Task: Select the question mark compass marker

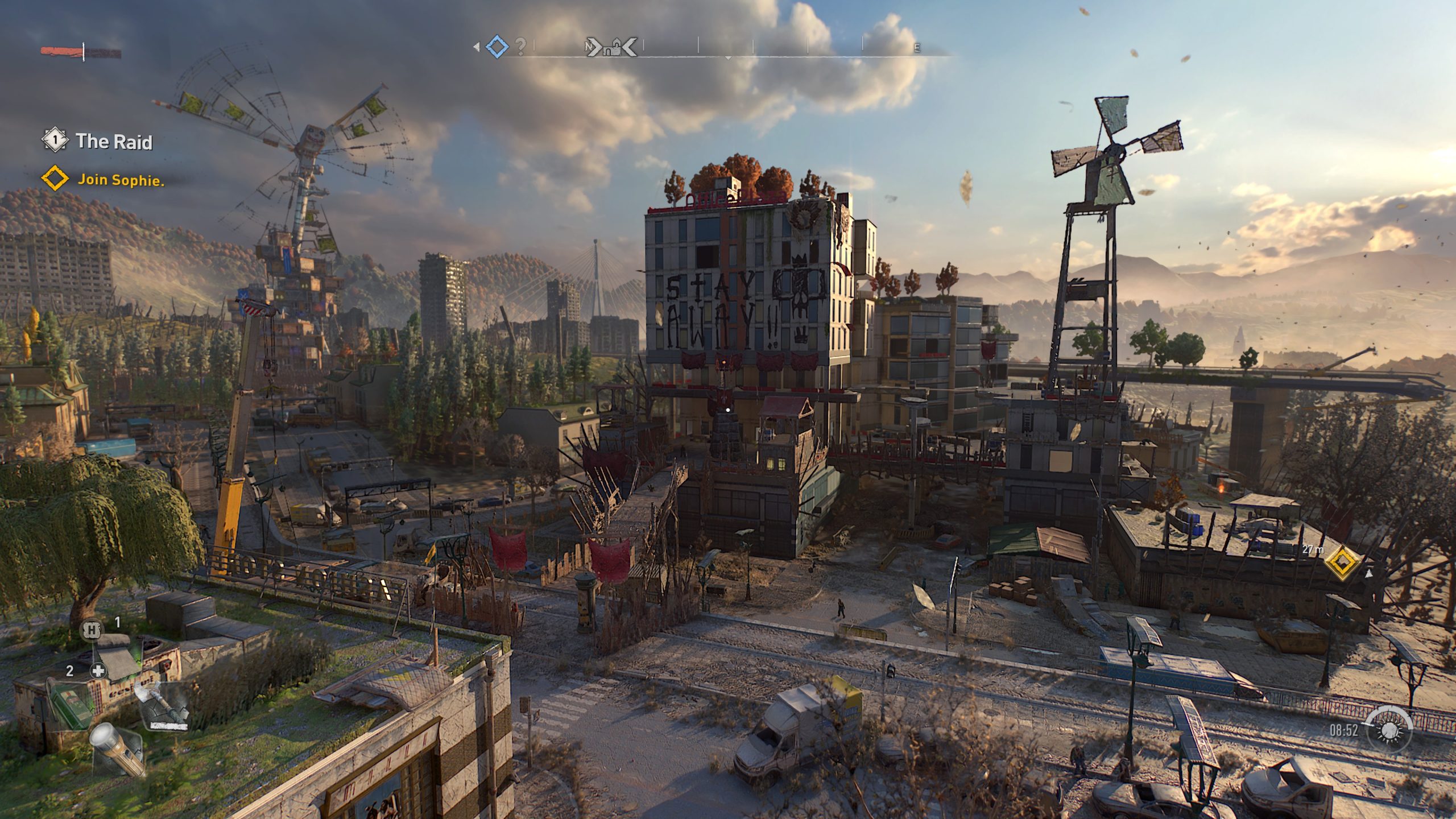Action: [520, 47]
